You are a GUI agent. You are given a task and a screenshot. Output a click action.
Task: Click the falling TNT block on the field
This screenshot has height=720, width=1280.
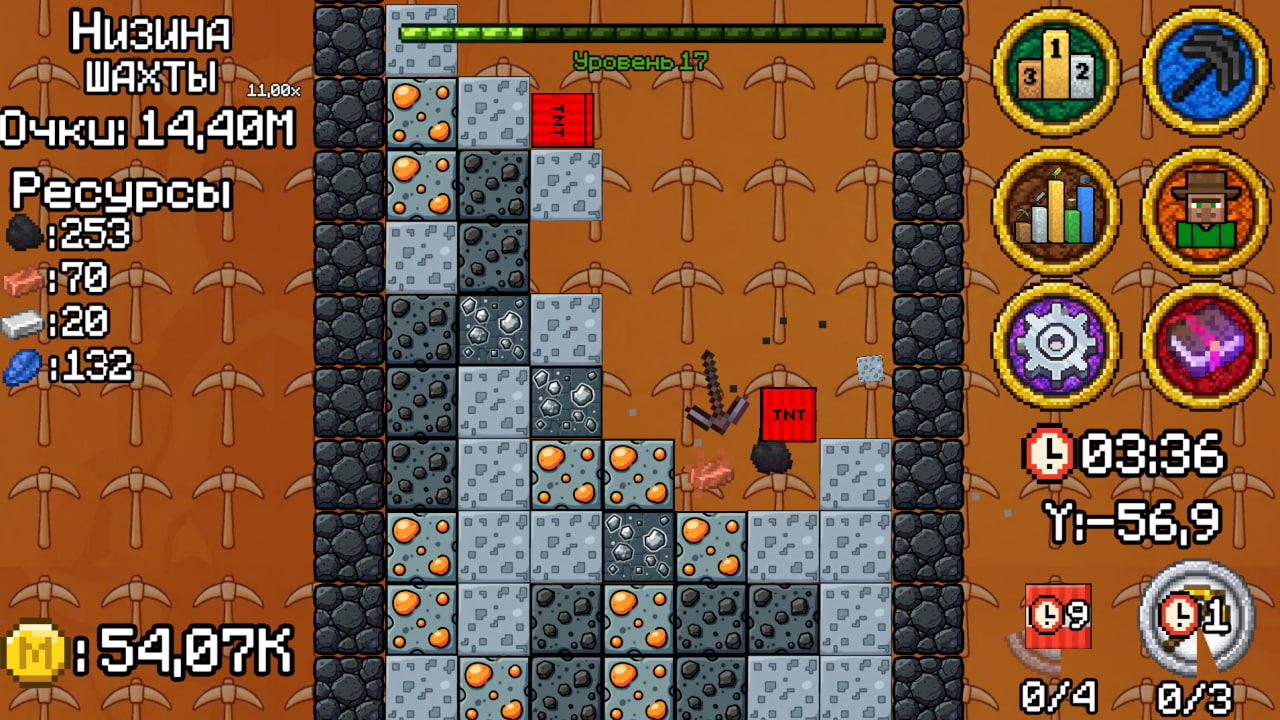click(x=789, y=412)
